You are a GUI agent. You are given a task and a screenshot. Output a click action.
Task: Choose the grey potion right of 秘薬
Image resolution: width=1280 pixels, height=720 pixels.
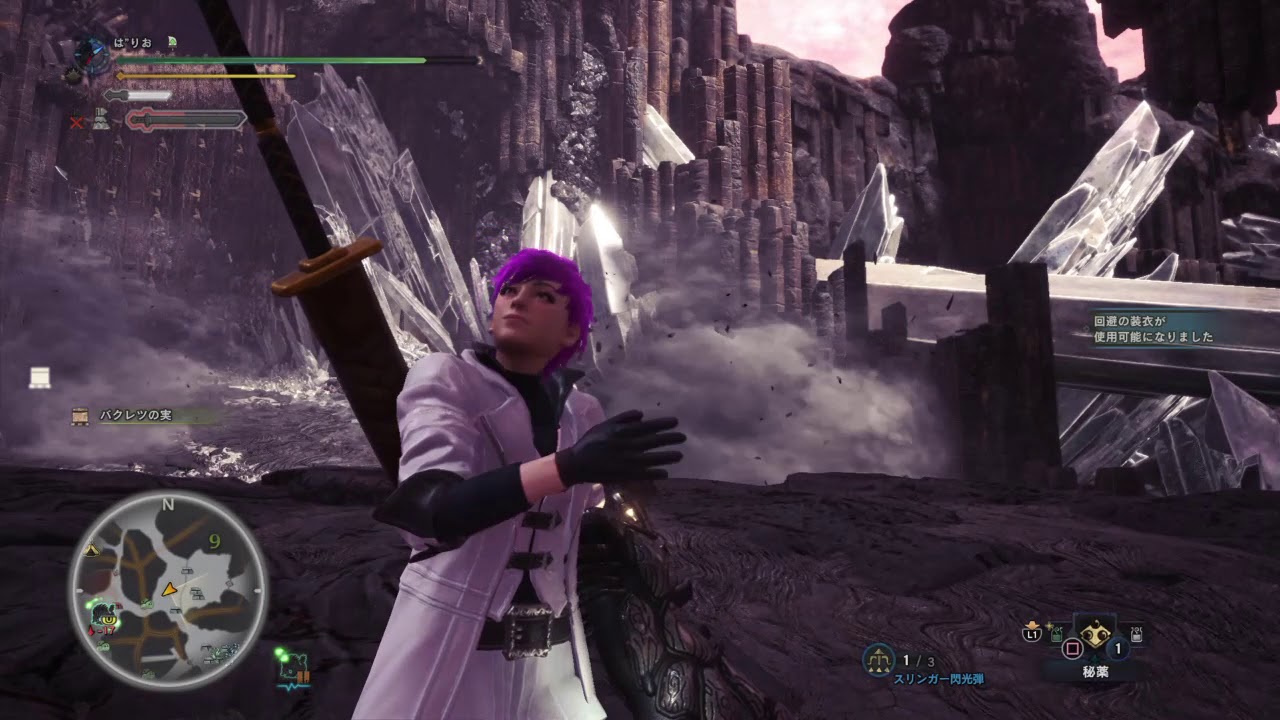tap(1135, 634)
